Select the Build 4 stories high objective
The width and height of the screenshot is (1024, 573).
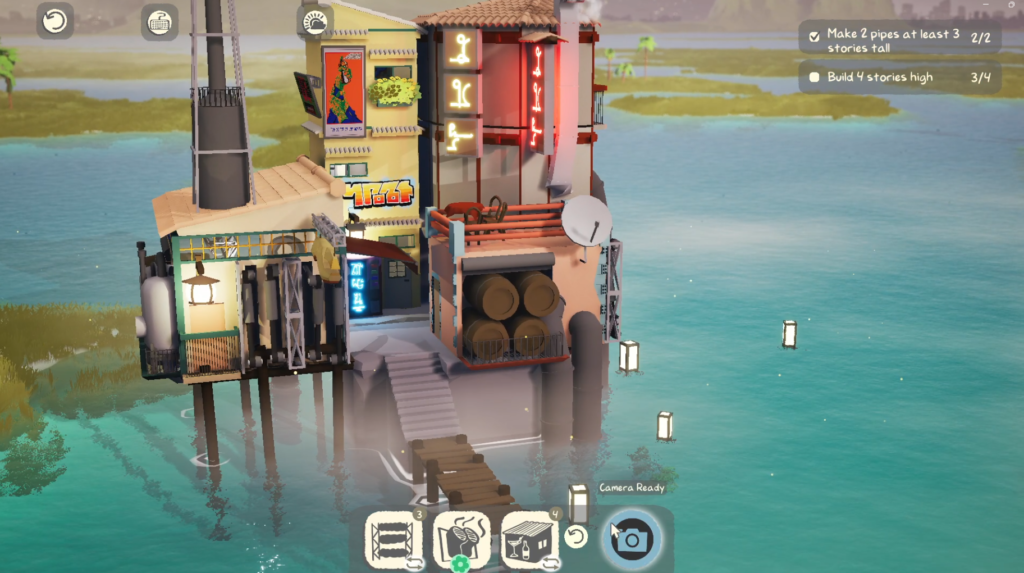[899, 77]
